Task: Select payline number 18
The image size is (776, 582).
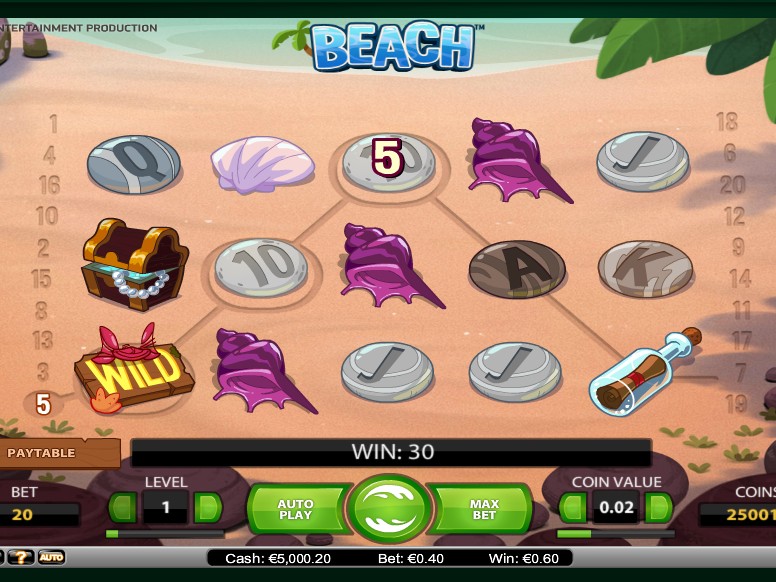Action: pos(726,122)
